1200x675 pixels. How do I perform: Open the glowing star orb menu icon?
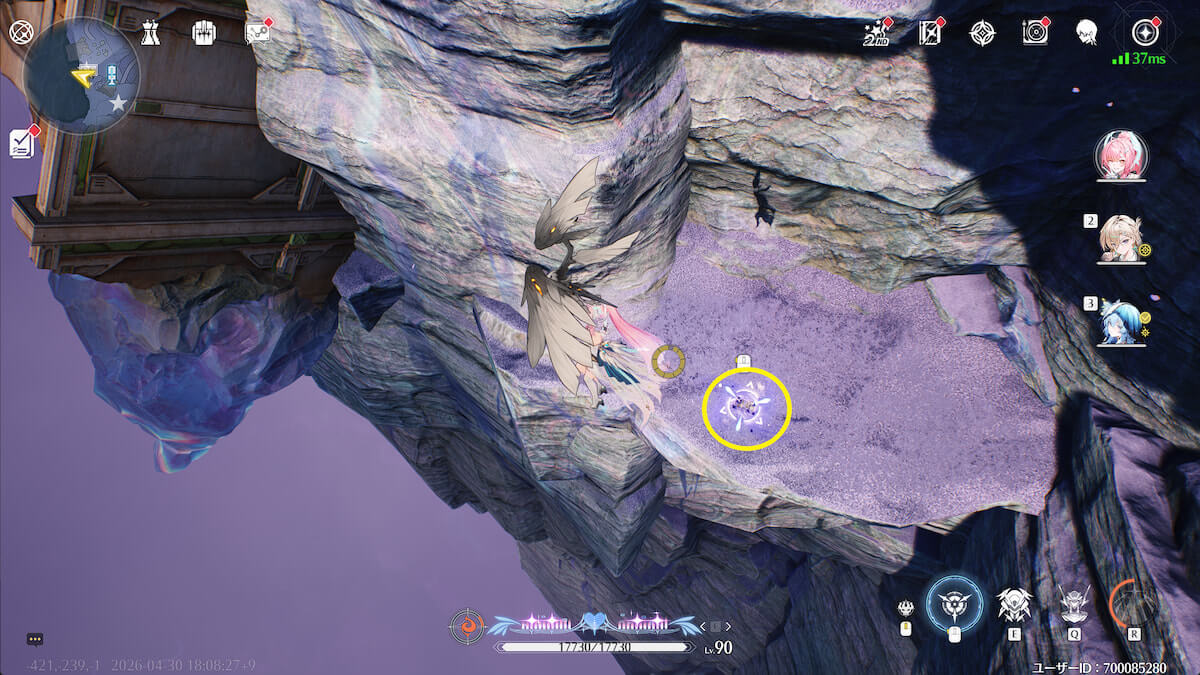(x=1144, y=32)
